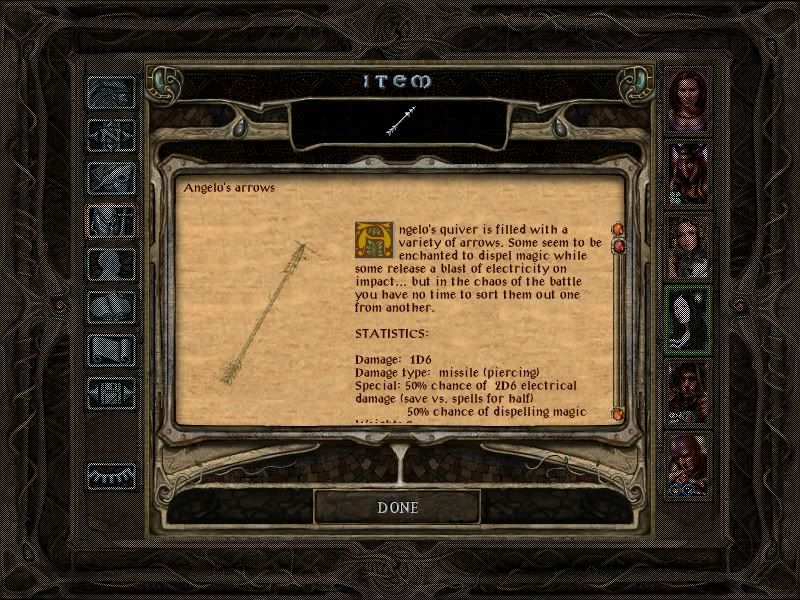Click the scroll-down orb of the description

(x=618, y=414)
